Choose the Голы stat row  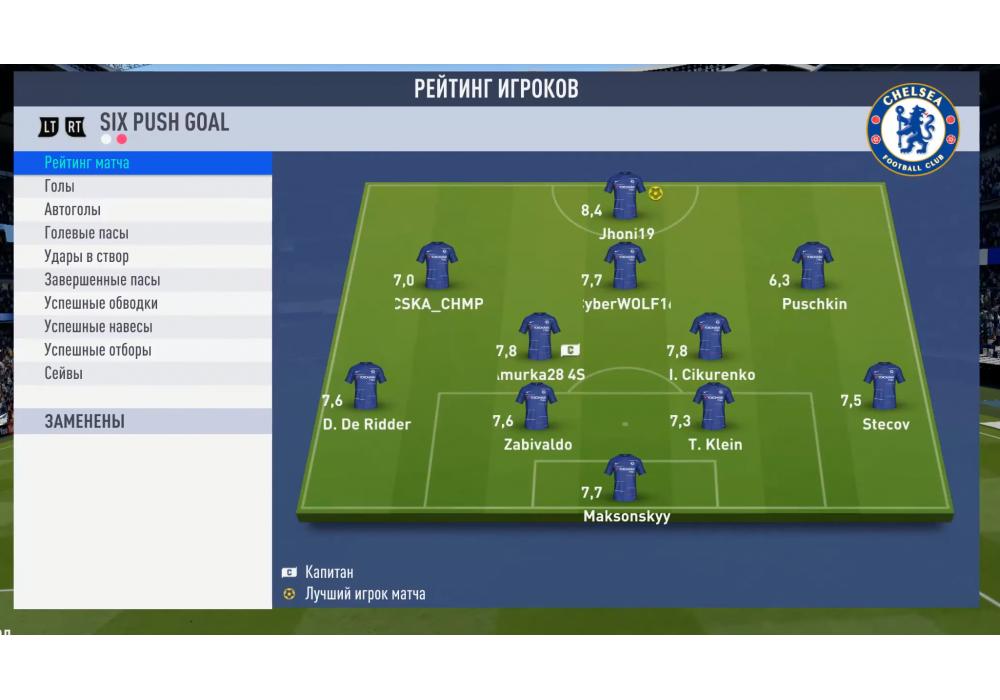[142, 186]
